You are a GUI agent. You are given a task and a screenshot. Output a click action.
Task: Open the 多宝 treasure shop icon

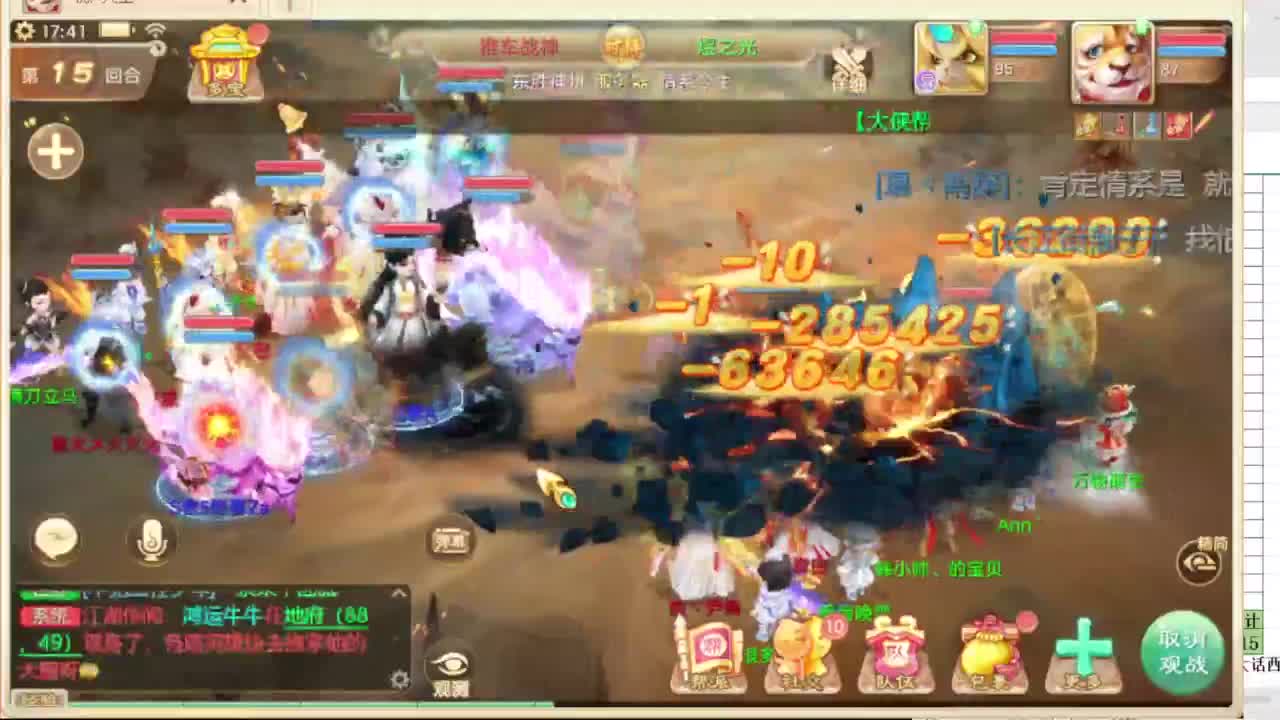(x=225, y=62)
